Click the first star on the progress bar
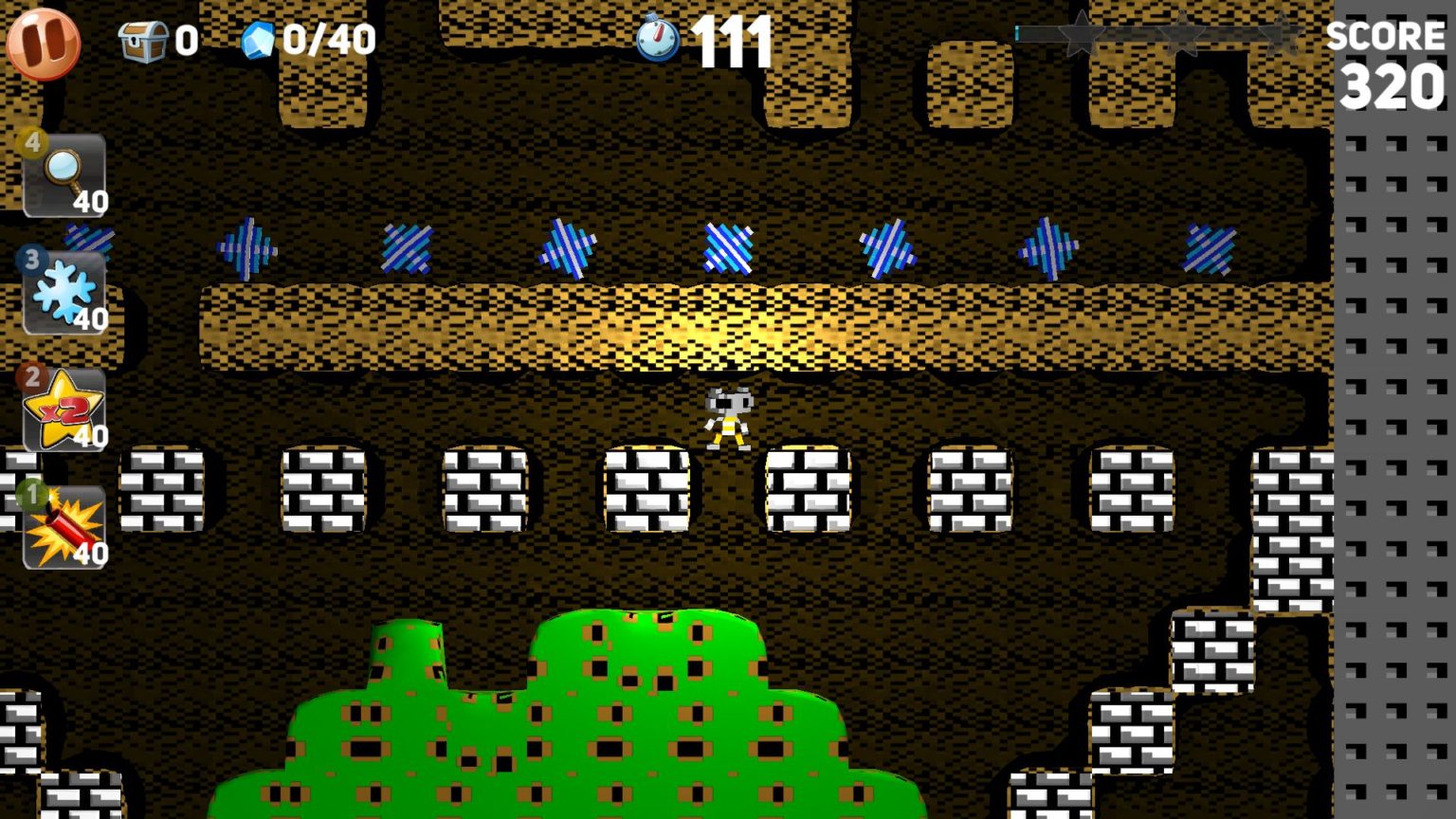 [1081, 33]
